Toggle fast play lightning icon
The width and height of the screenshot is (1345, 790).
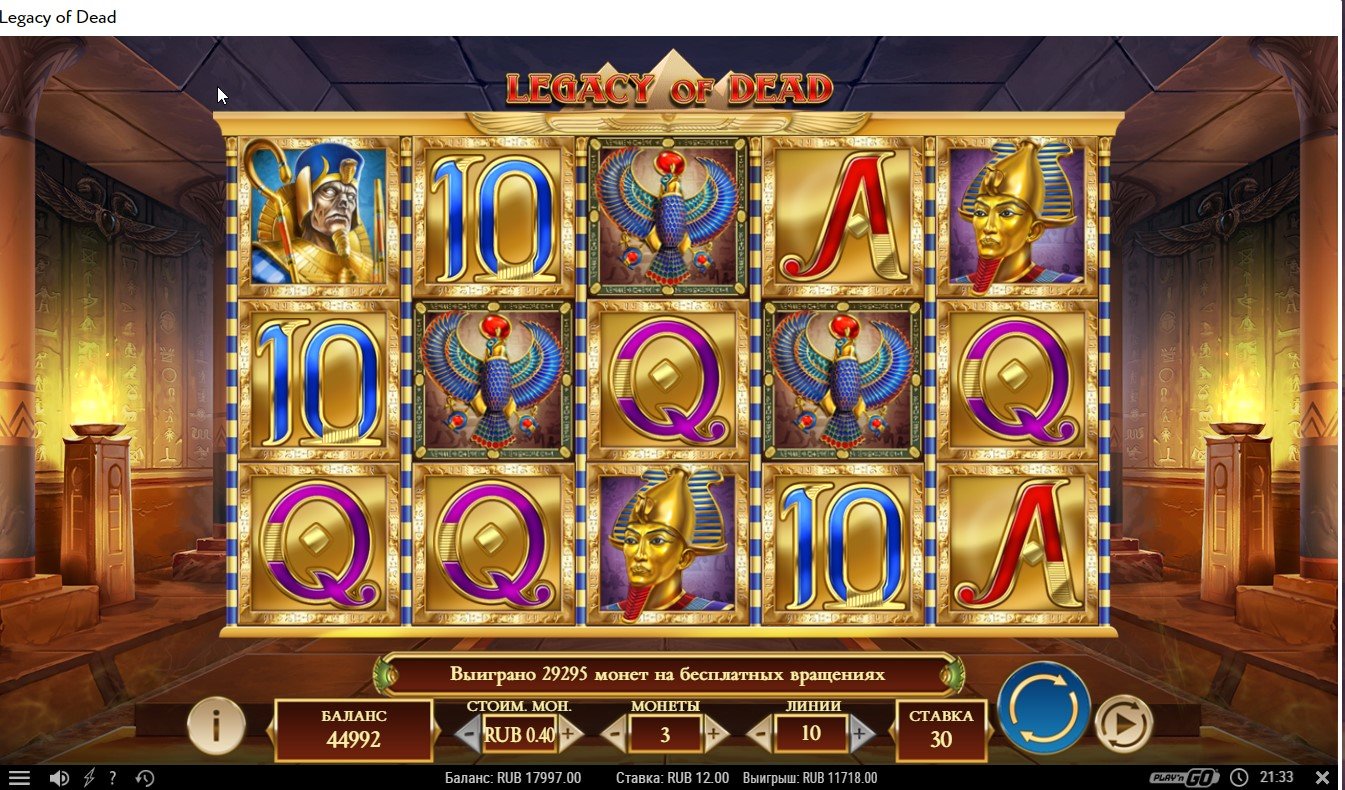pyautogui.click(x=88, y=778)
